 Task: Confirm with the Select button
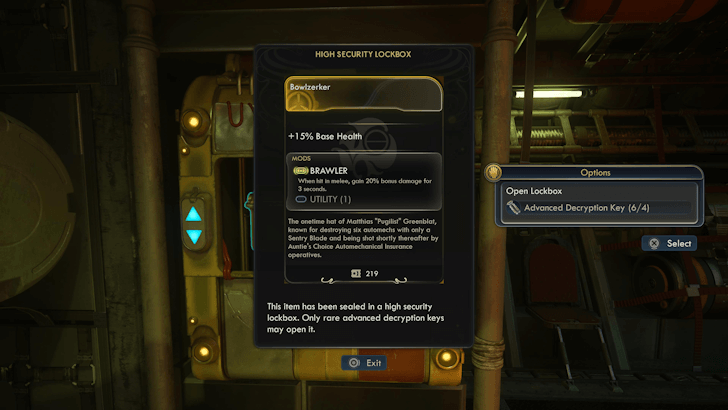point(669,243)
